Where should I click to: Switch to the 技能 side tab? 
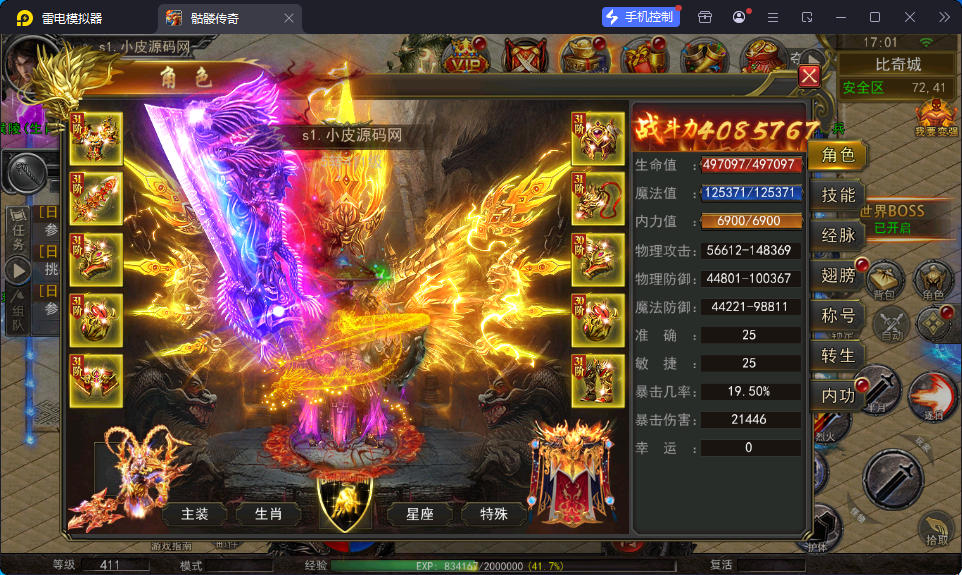[838, 195]
